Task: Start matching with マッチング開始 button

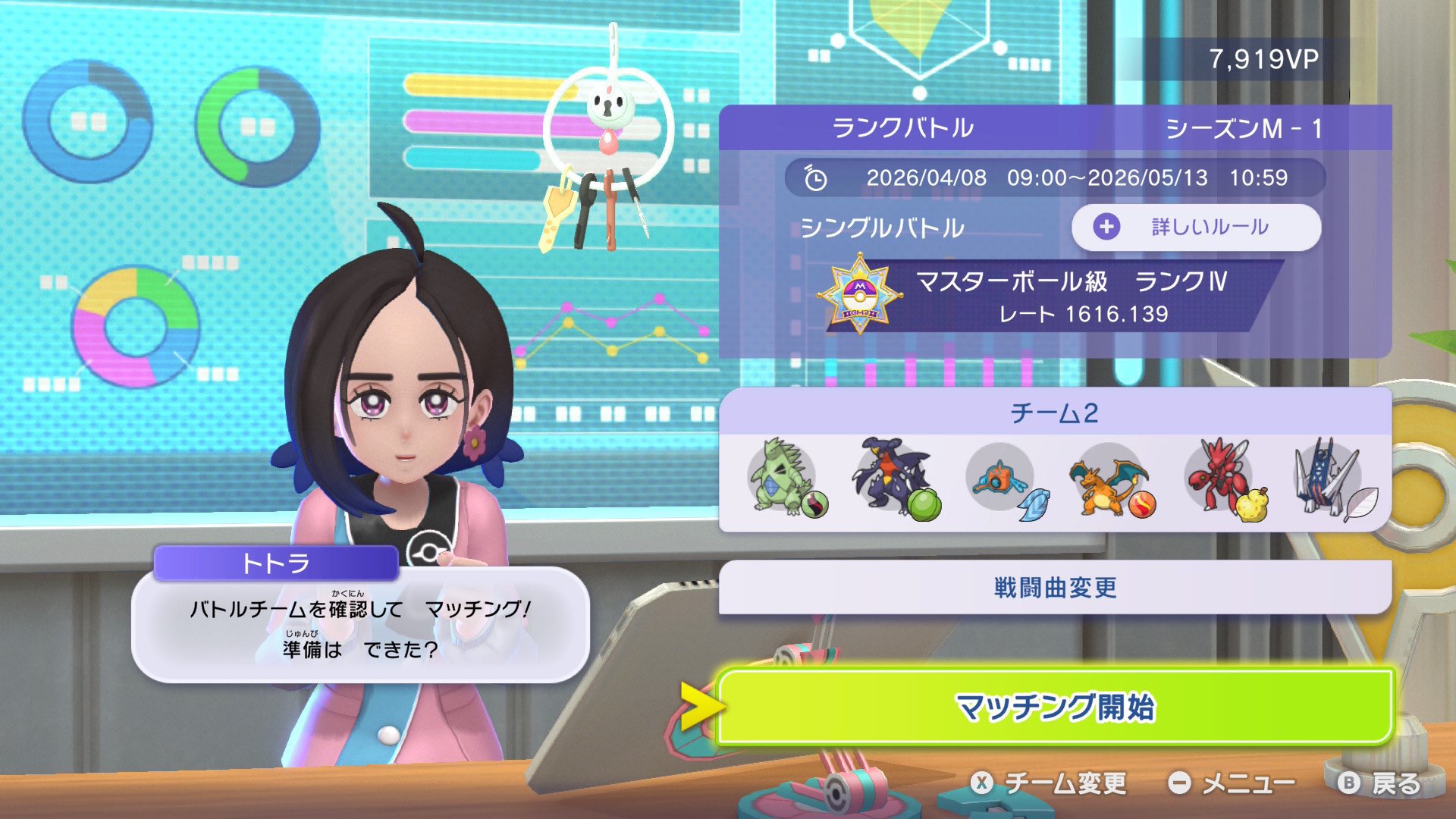Action: pos(1054,707)
